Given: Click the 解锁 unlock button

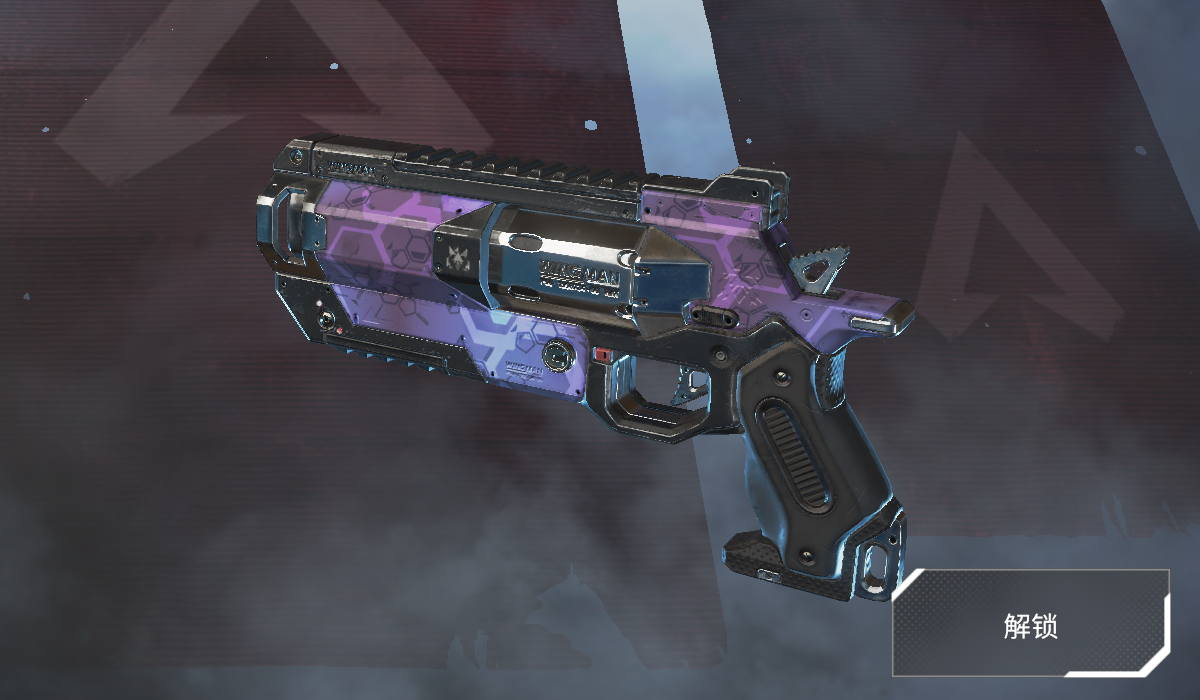Looking at the screenshot, I should click(x=1031, y=625).
